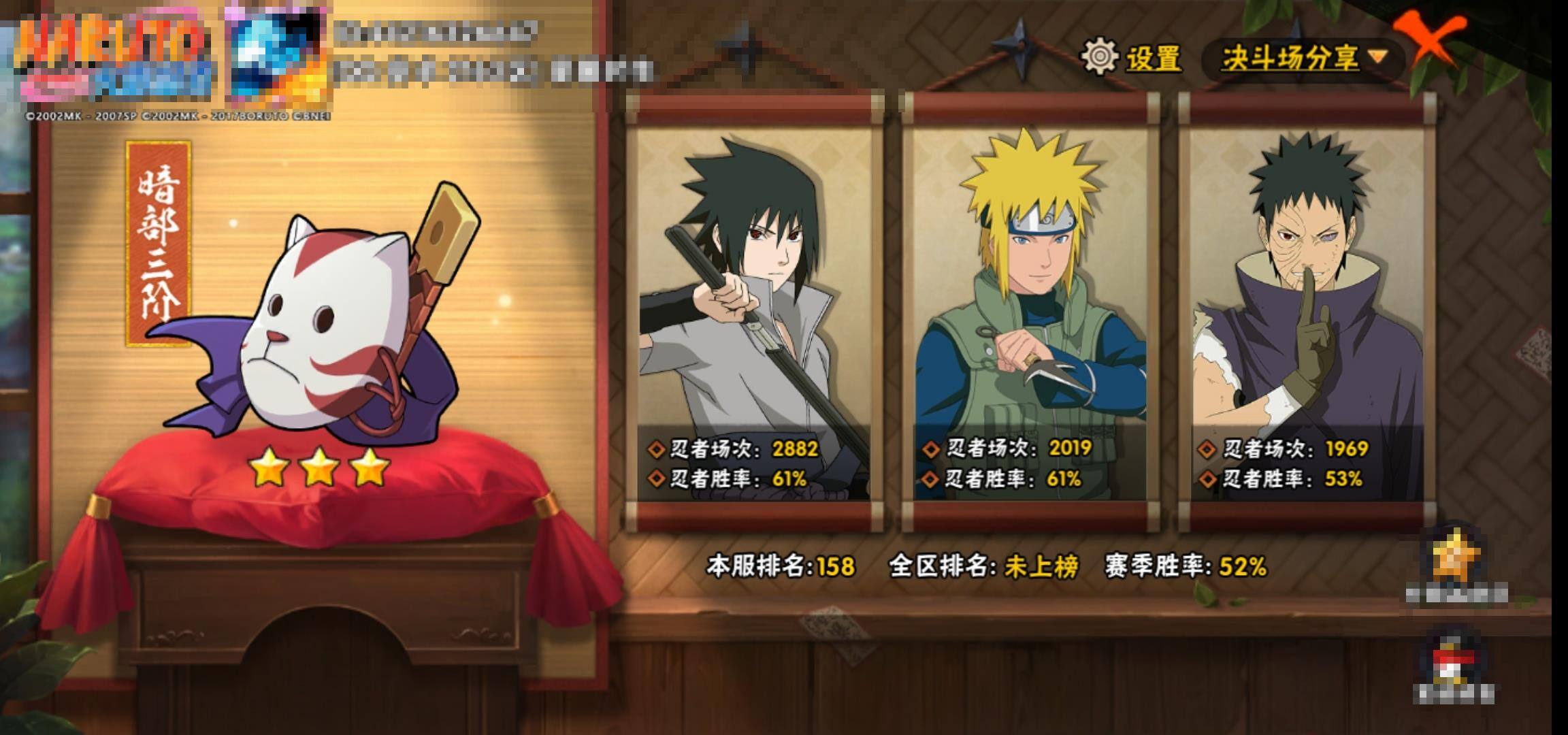Expand the 决斗场分享 dropdown
The image size is (1568, 735).
point(1303,58)
